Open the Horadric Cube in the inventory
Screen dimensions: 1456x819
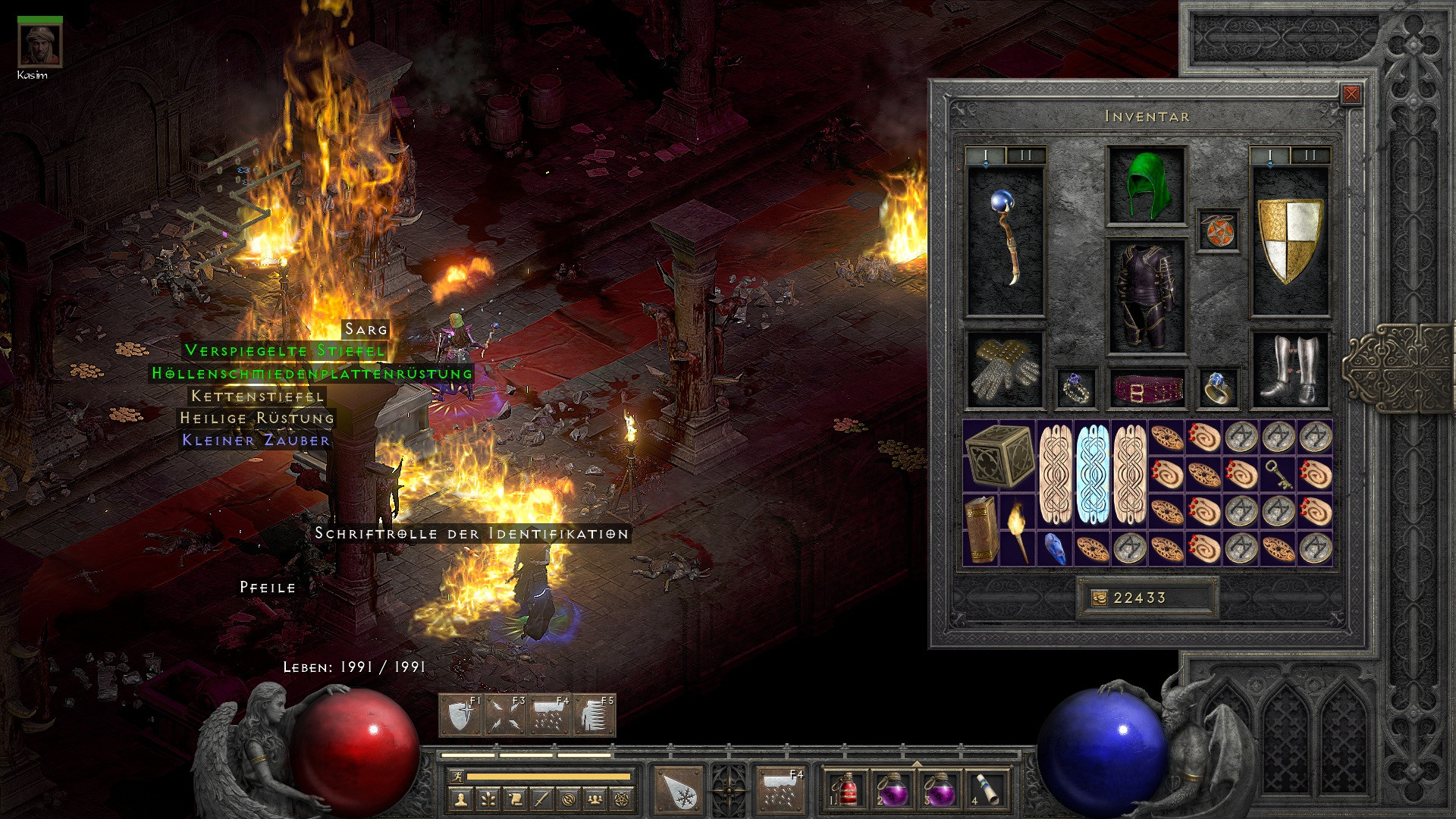[999, 457]
